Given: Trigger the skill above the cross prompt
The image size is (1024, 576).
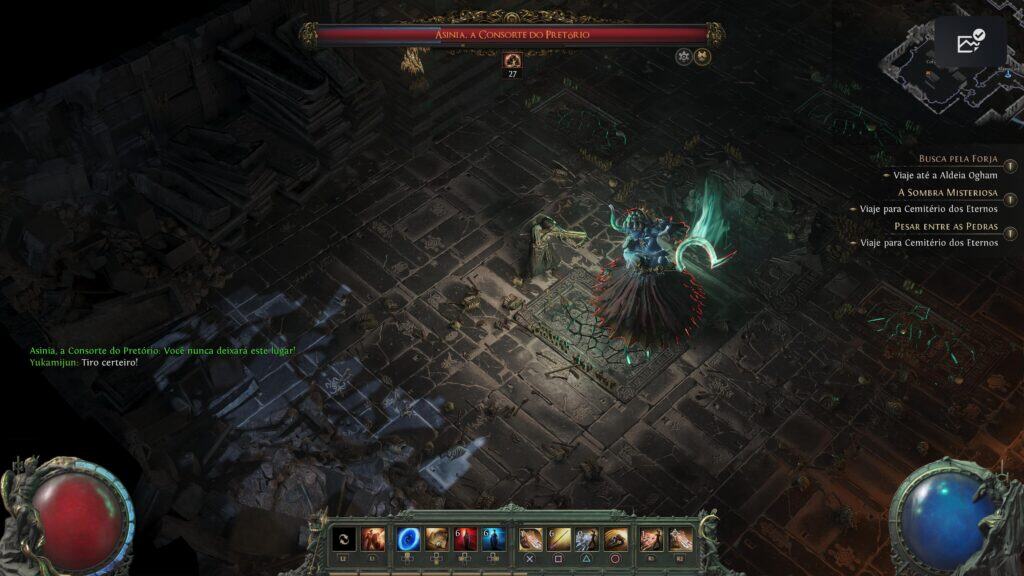Looking at the screenshot, I should [x=530, y=539].
